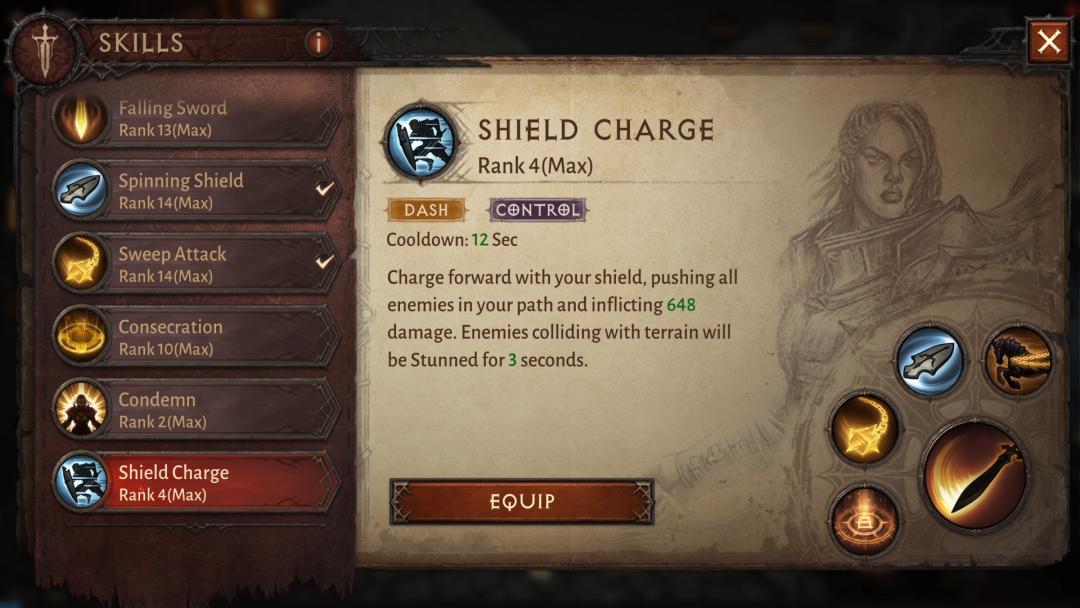Select Falling Sword in the skill list
This screenshot has width=1080, height=608.
point(196,118)
